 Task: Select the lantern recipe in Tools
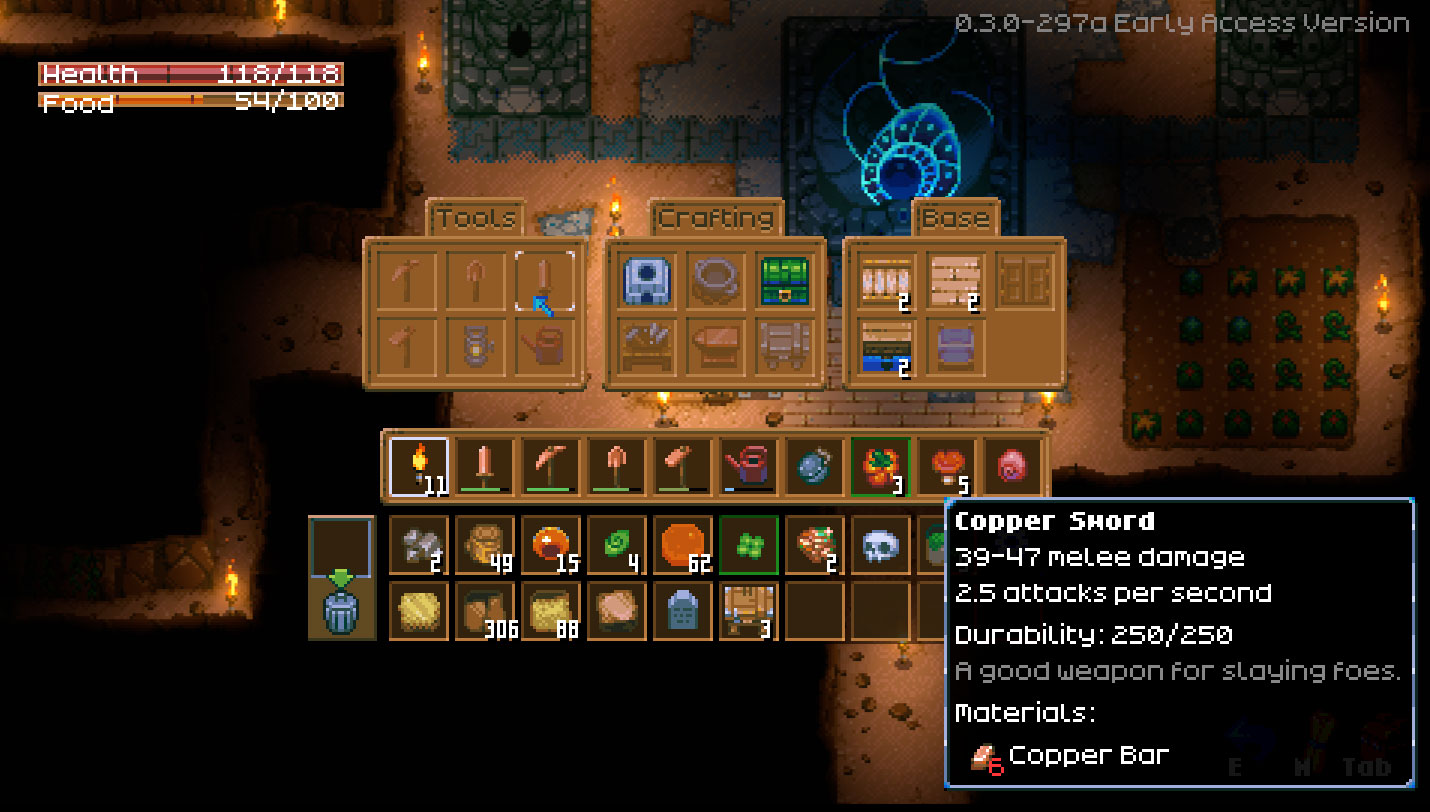[478, 346]
